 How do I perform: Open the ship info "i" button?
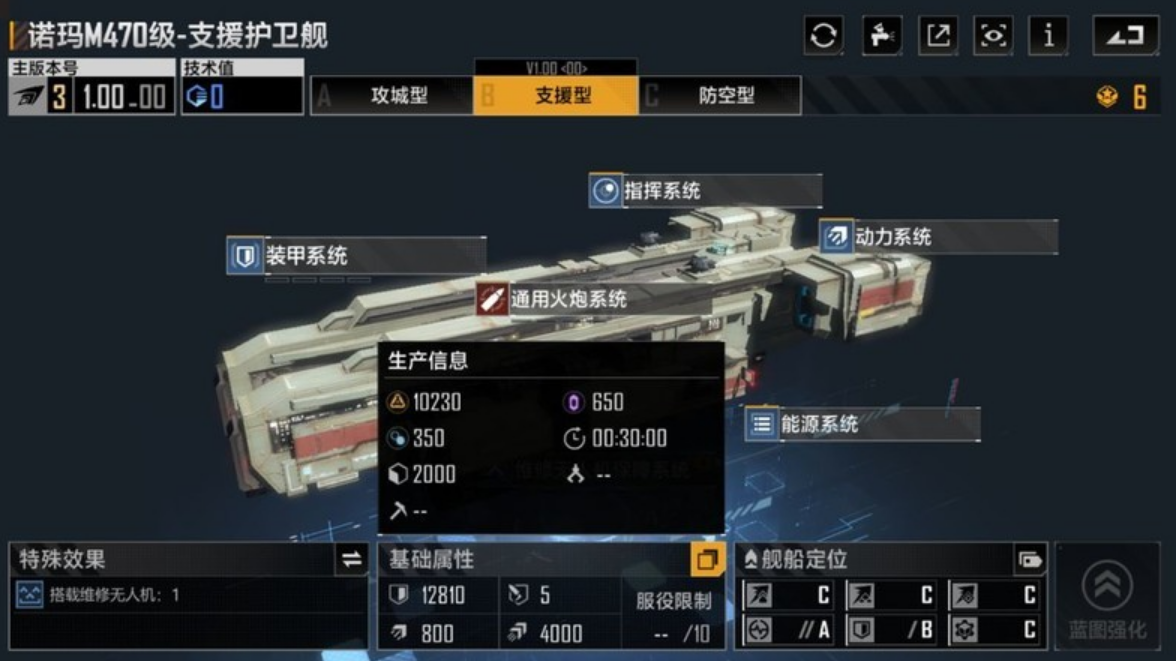tap(1048, 36)
